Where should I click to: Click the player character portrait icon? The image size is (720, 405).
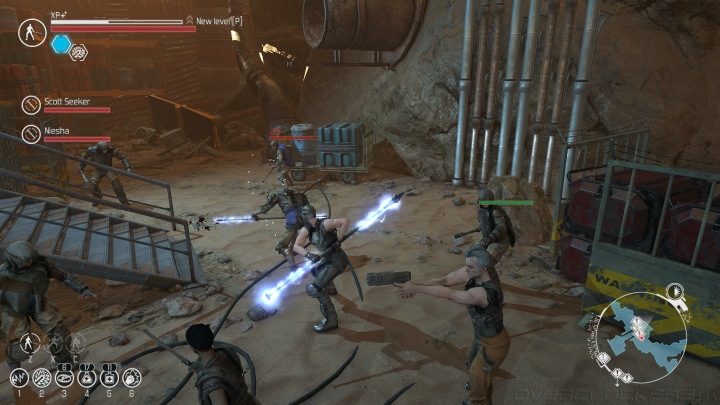tap(32, 31)
